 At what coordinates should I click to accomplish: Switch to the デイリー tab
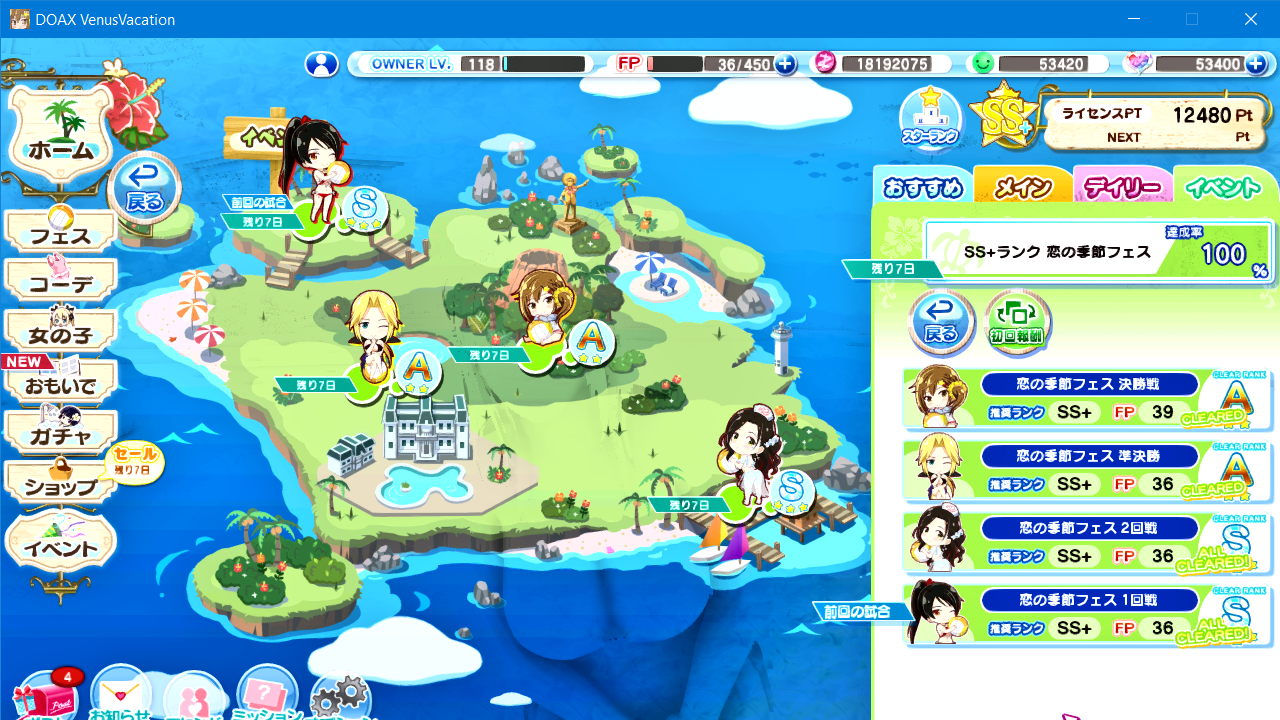coord(1123,187)
